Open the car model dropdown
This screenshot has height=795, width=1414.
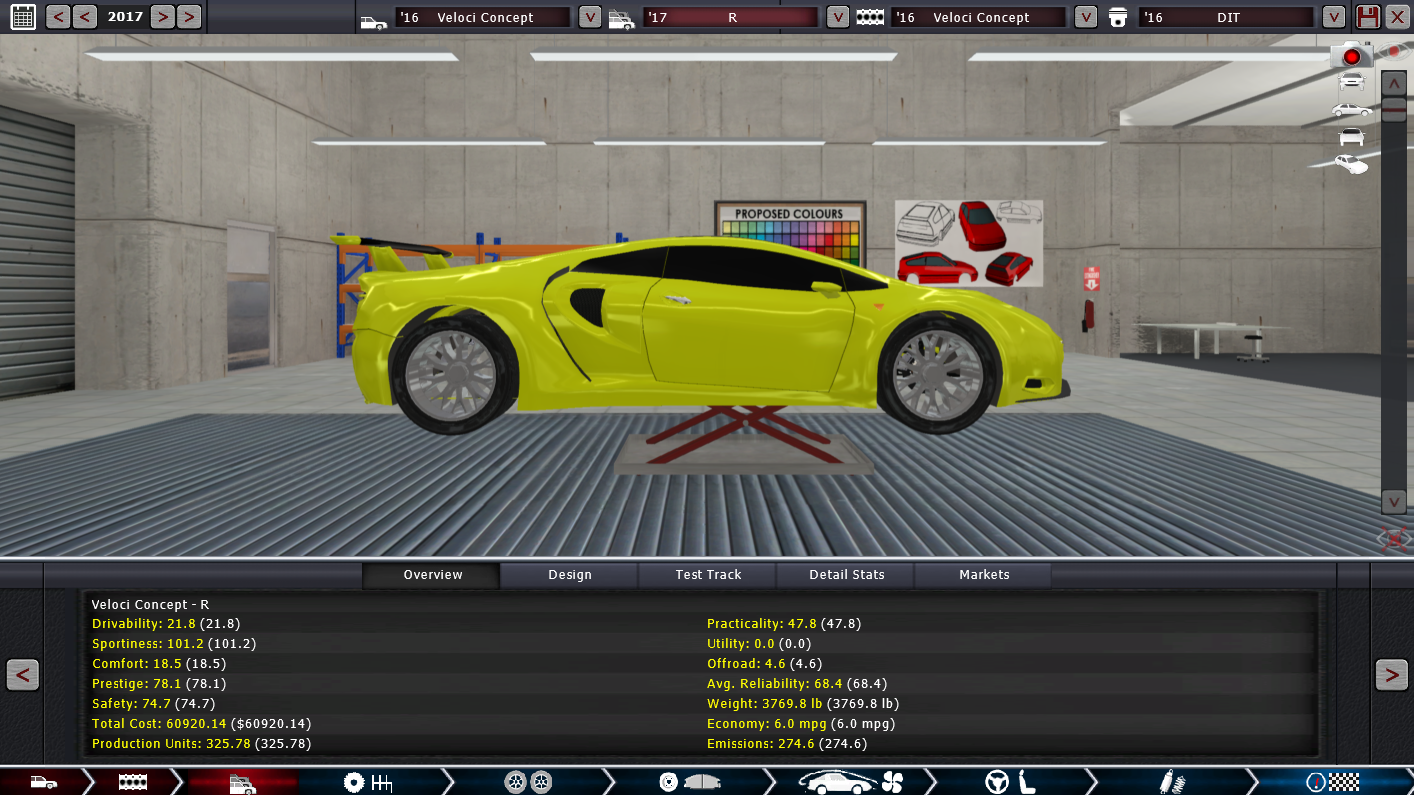(x=590, y=17)
